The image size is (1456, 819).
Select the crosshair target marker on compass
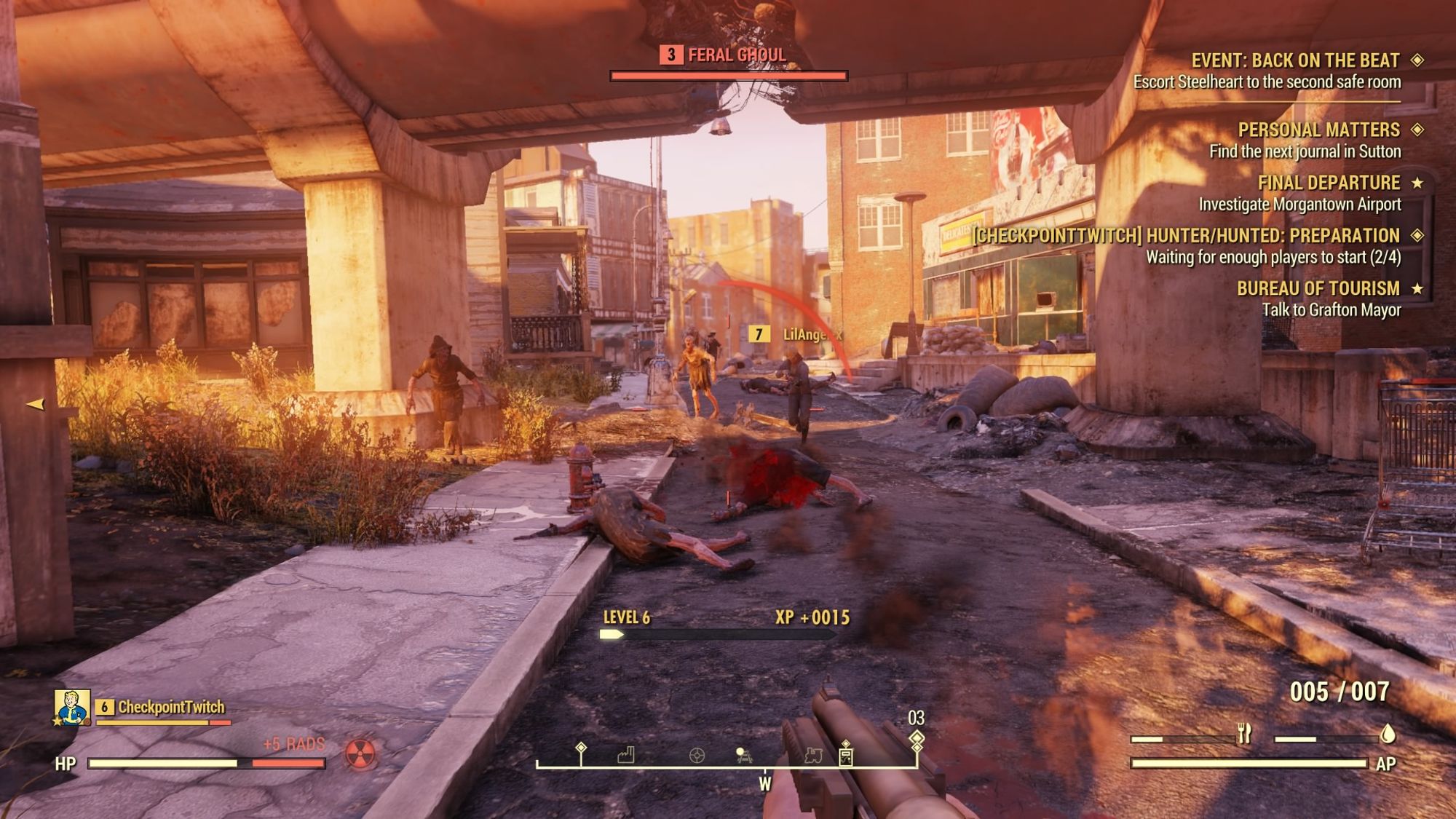(697, 756)
